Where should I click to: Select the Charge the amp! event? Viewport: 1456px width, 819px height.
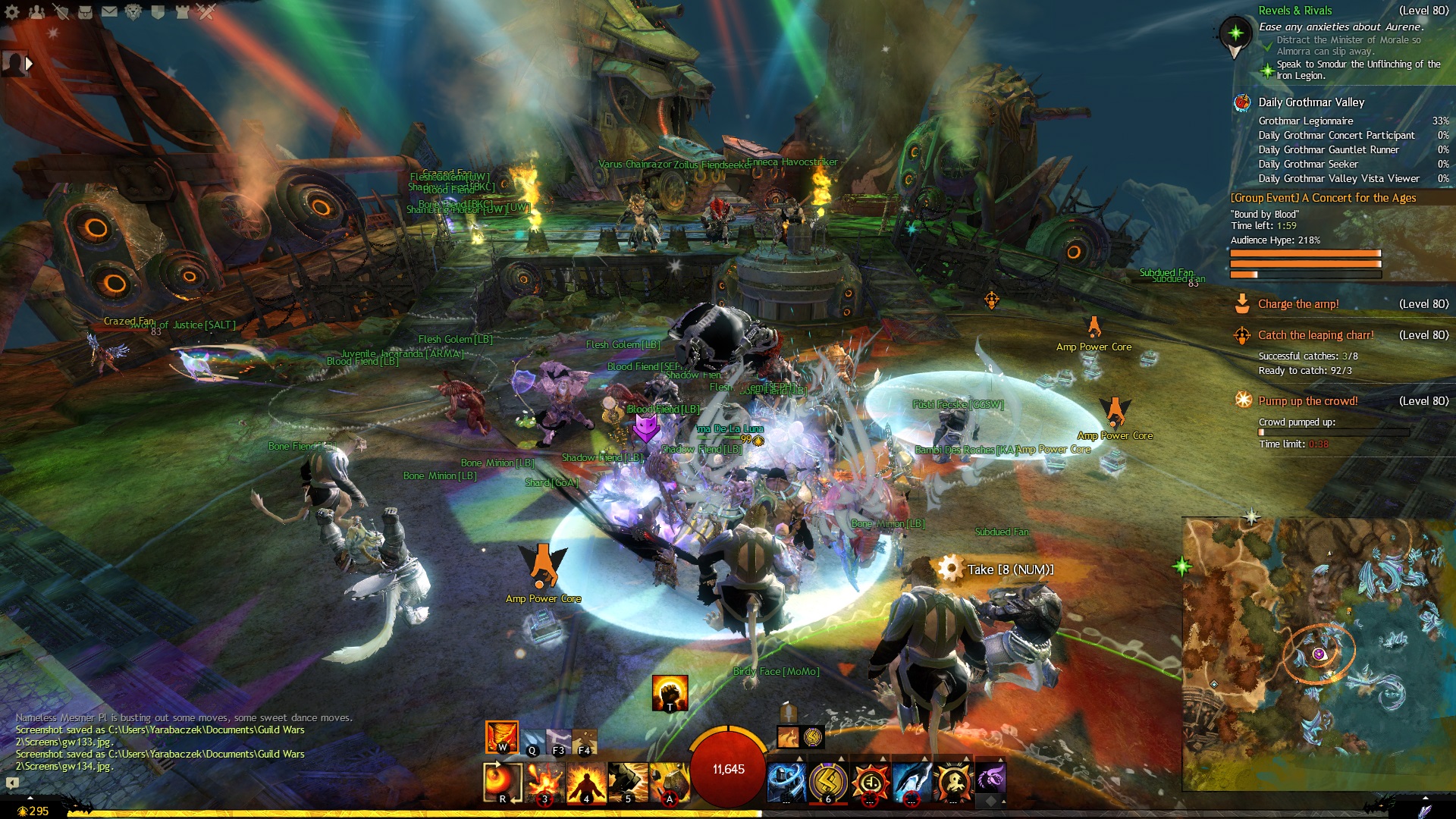click(1298, 304)
